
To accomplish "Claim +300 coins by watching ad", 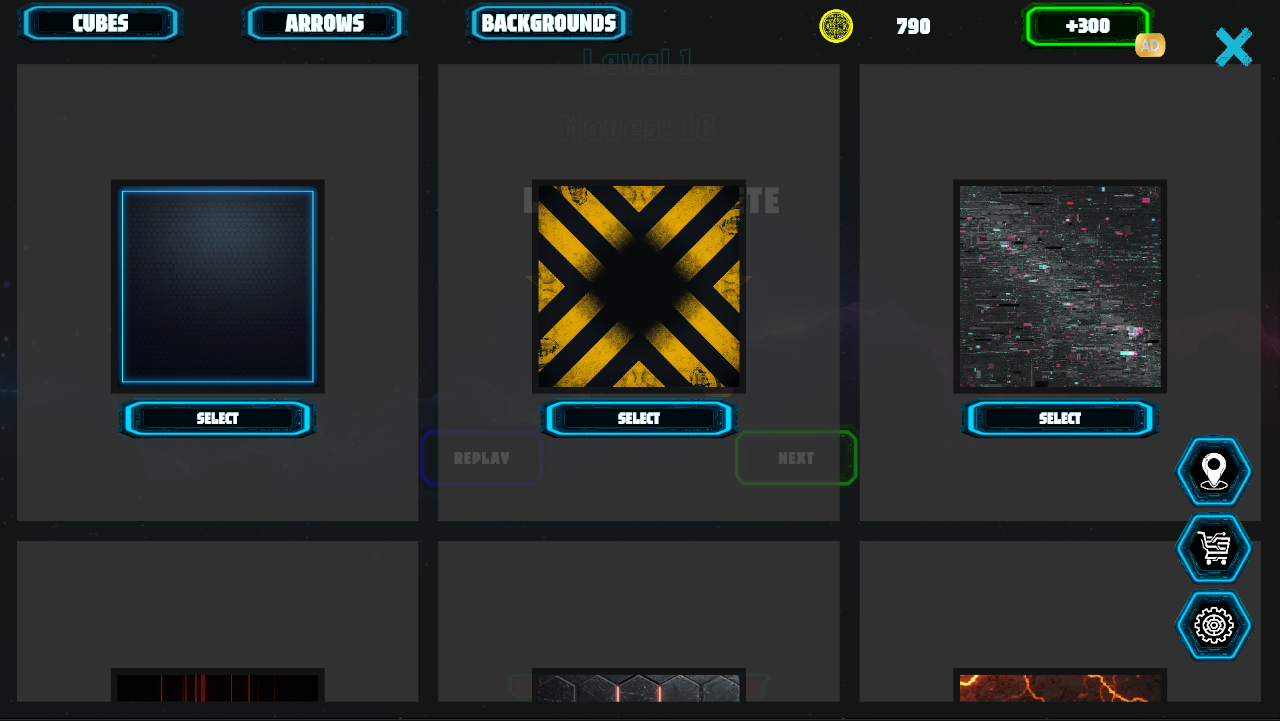I will point(1087,26).
